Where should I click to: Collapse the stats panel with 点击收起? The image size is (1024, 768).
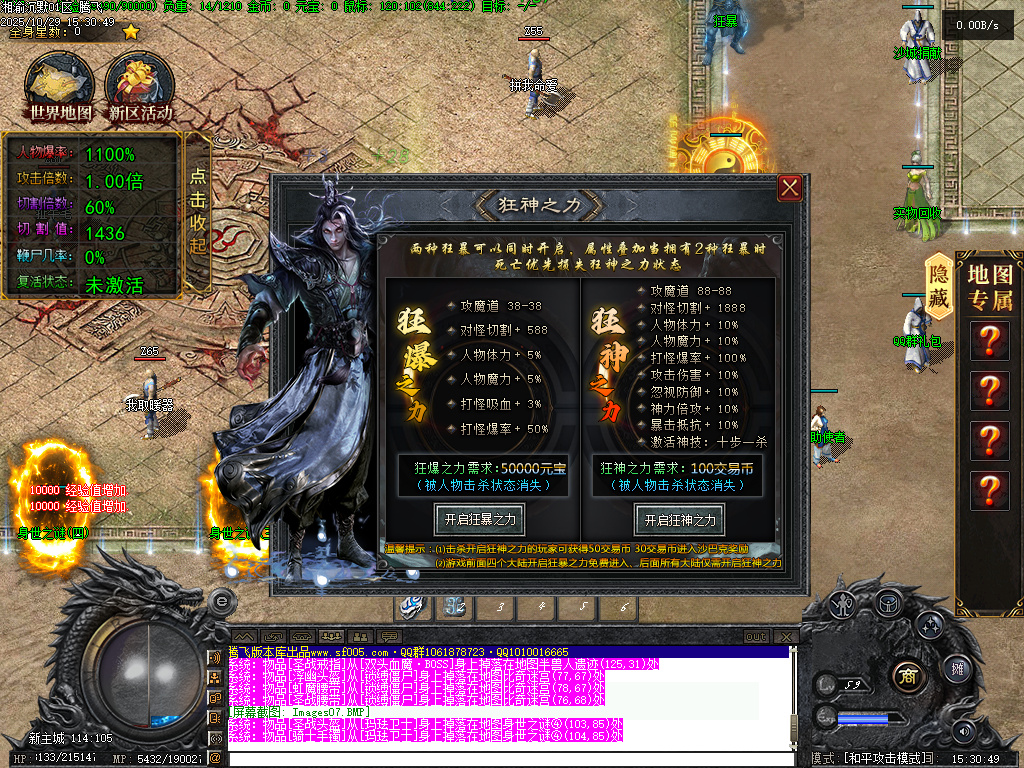click(x=198, y=211)
